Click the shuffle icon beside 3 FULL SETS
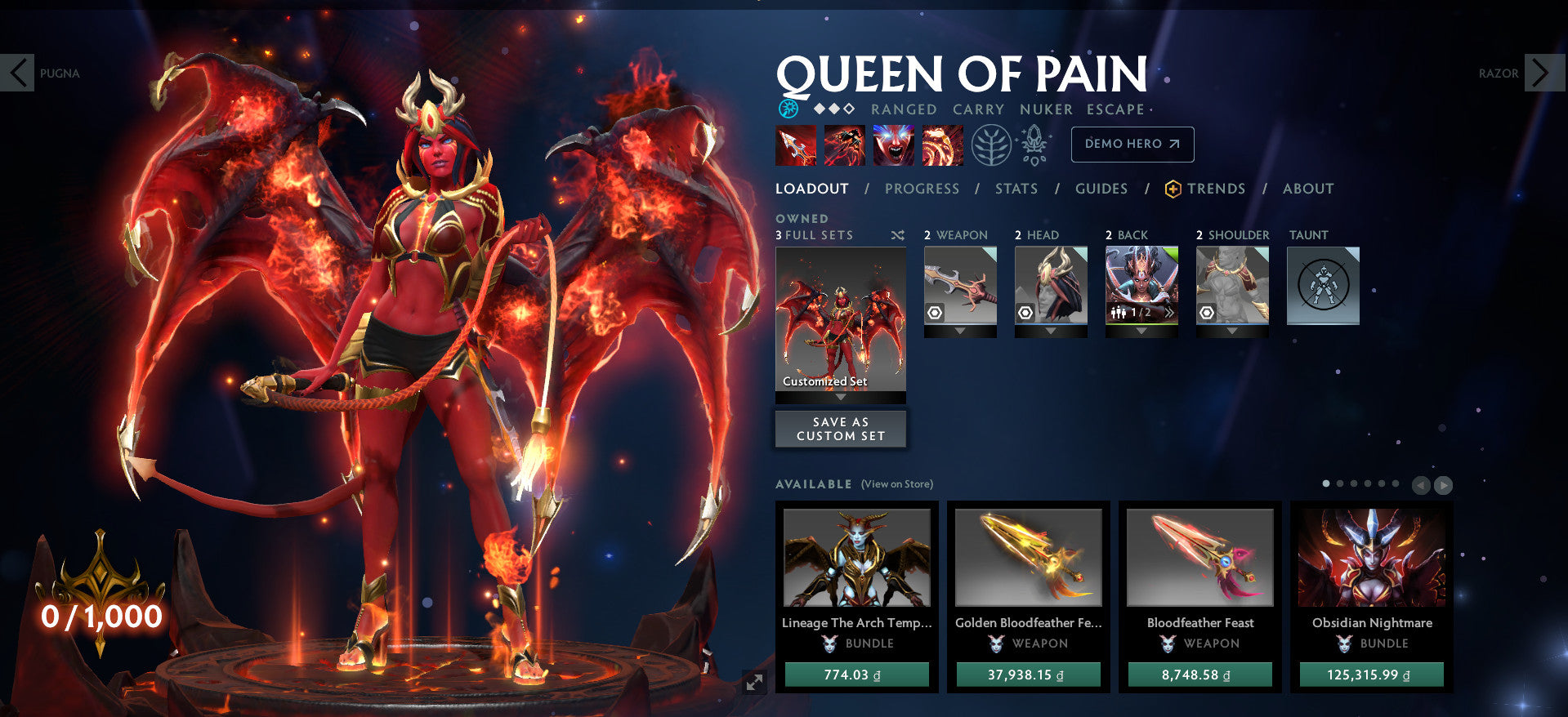Image resolution: width=1568 pixels, height=717 pixels. pos(897,235)
